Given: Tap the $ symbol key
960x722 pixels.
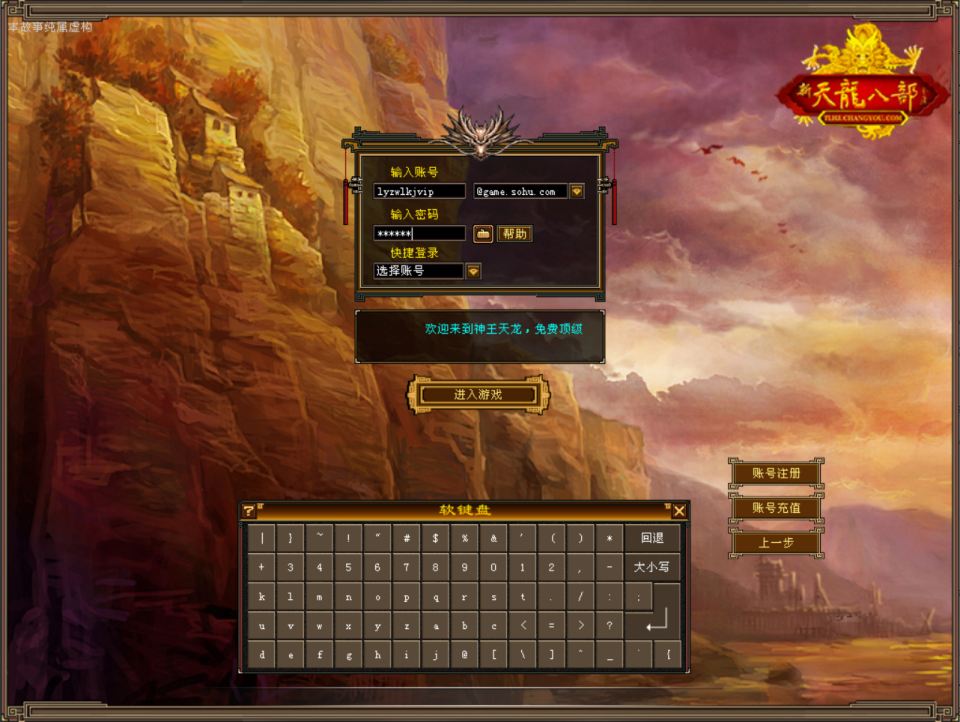Looking at the screenshot, I should pos(436,538).
